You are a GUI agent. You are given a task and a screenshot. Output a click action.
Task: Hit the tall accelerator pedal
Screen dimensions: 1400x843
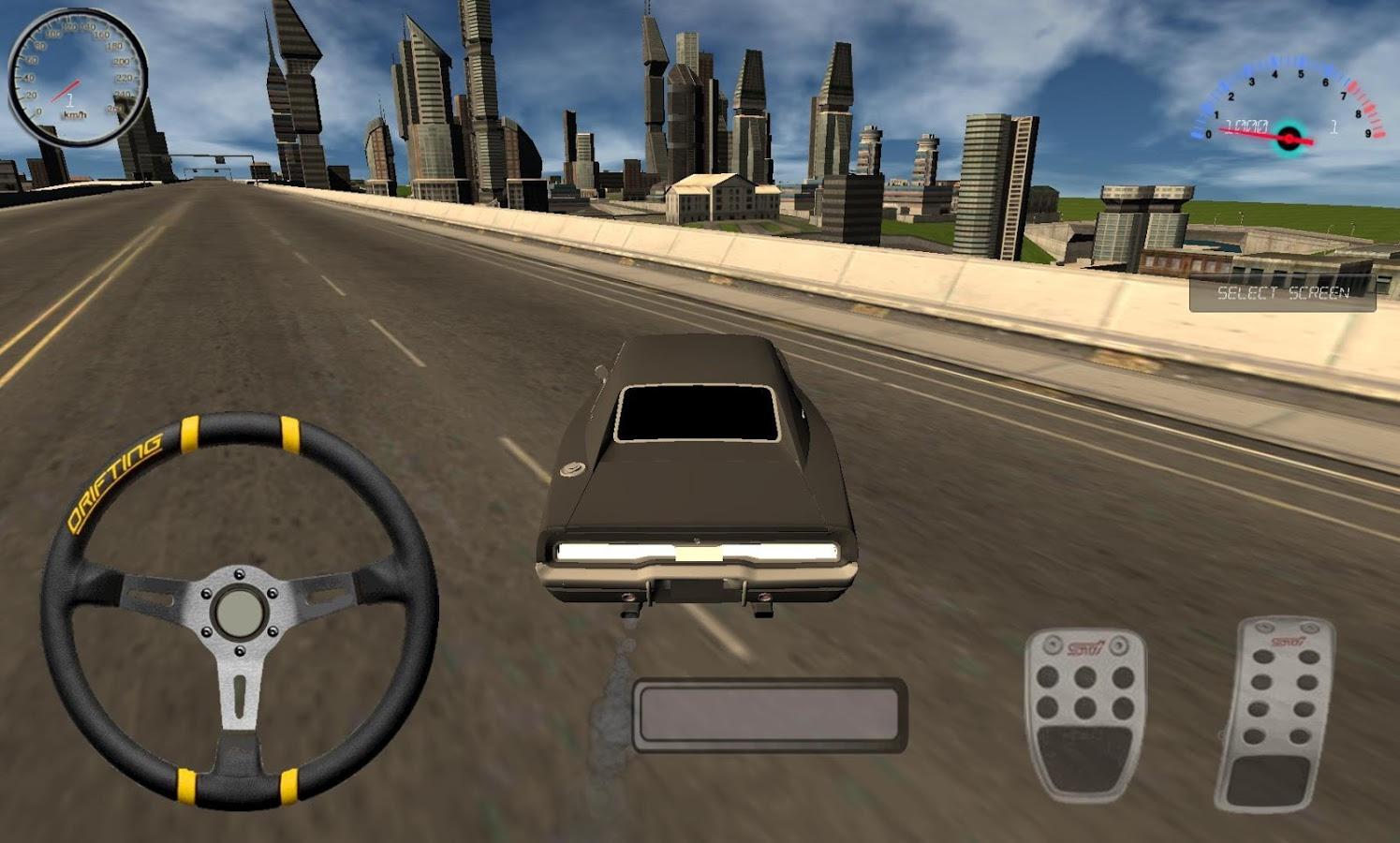coord(1275,714)
